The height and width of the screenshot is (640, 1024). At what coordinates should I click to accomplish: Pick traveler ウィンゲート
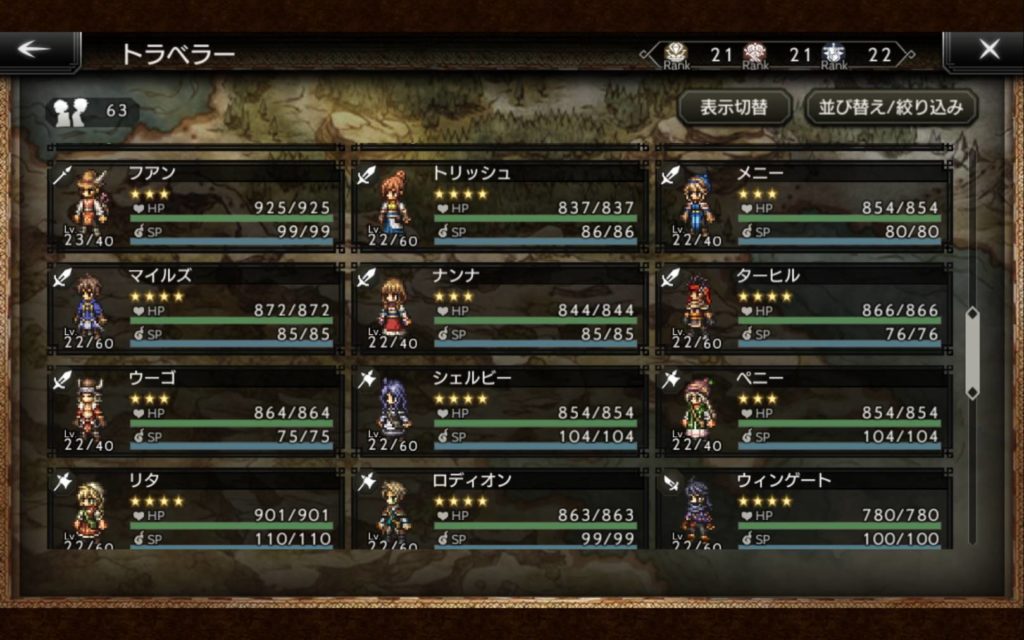point(803,508)
